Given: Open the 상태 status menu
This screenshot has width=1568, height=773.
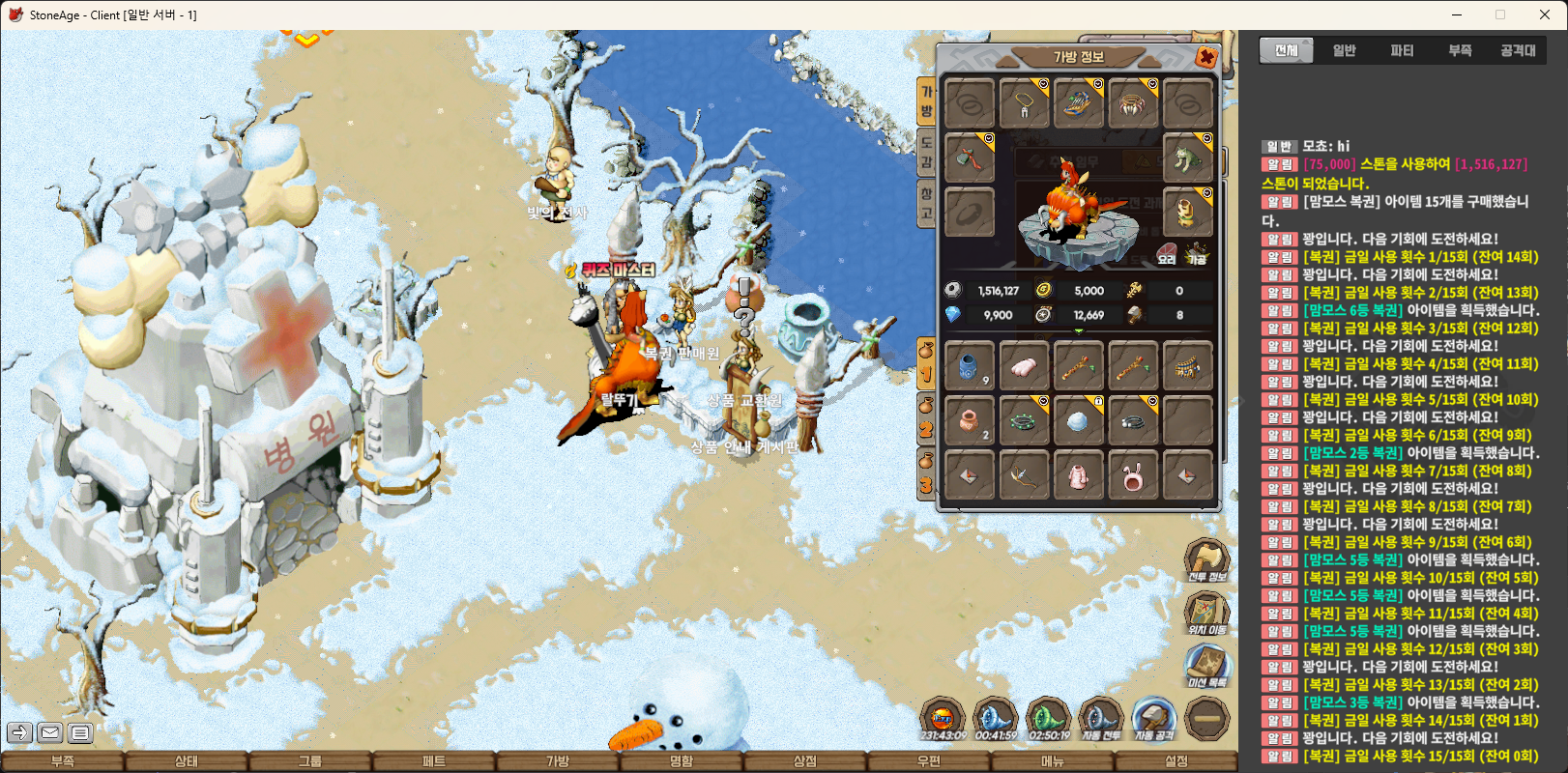Looking at the screenshot, I should 187,761.
